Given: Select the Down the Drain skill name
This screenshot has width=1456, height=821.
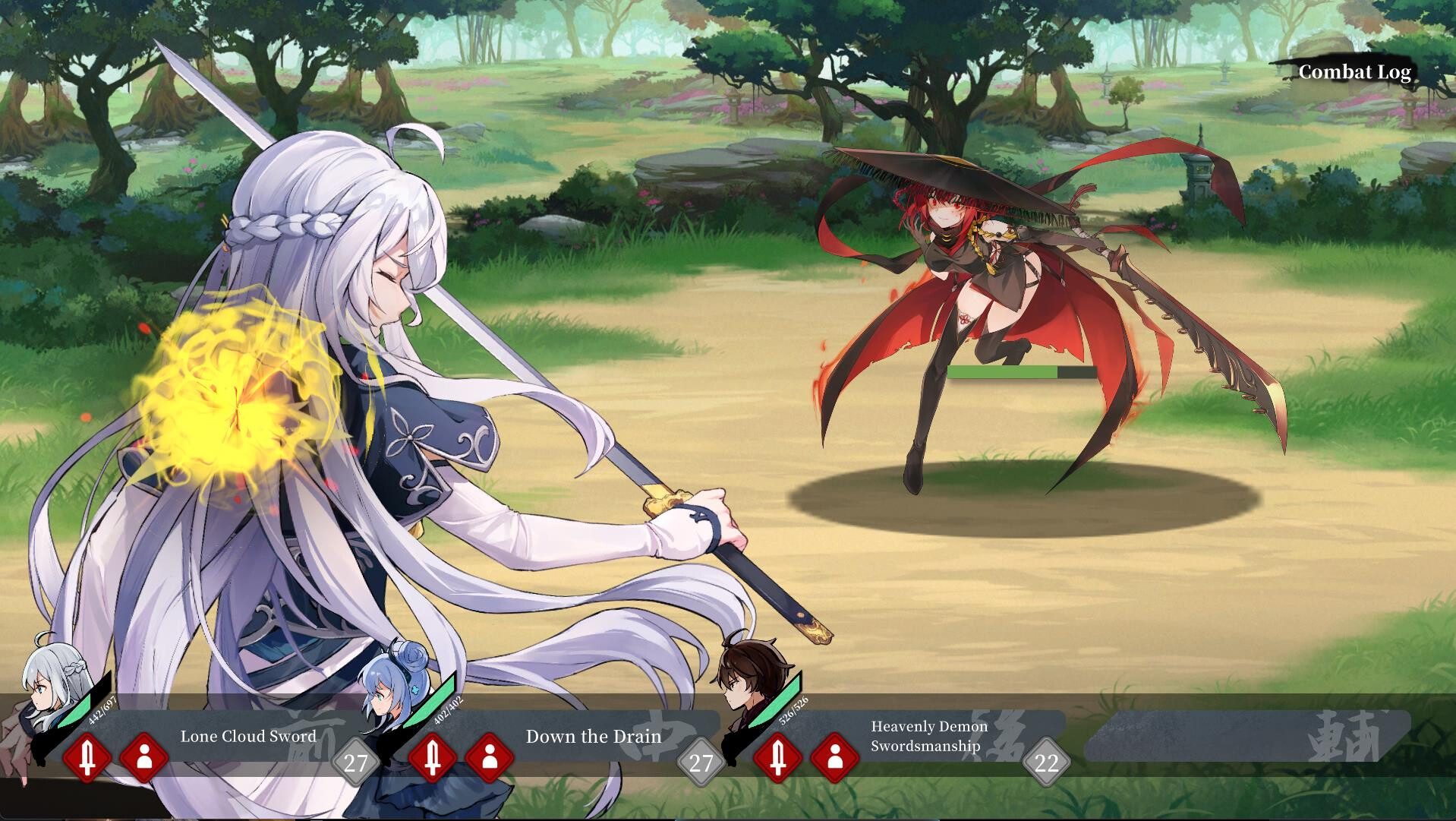Looking at the screenshot, I should 594,737.
